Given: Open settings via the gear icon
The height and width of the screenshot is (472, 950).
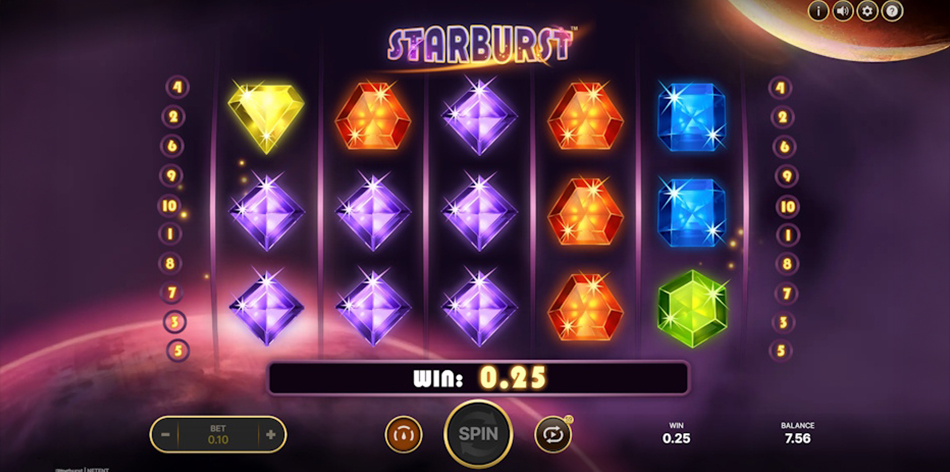Looking at the screenshot, I should (x=868, y=12).
